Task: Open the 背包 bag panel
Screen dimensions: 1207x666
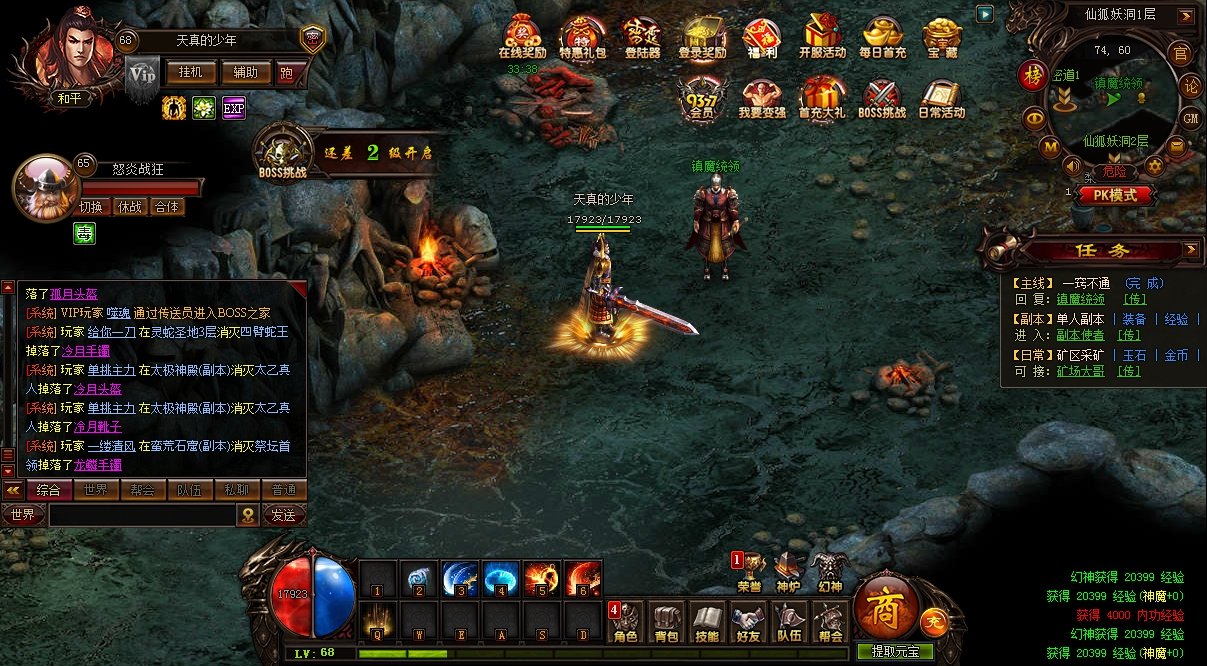Action: pos(666,621)
